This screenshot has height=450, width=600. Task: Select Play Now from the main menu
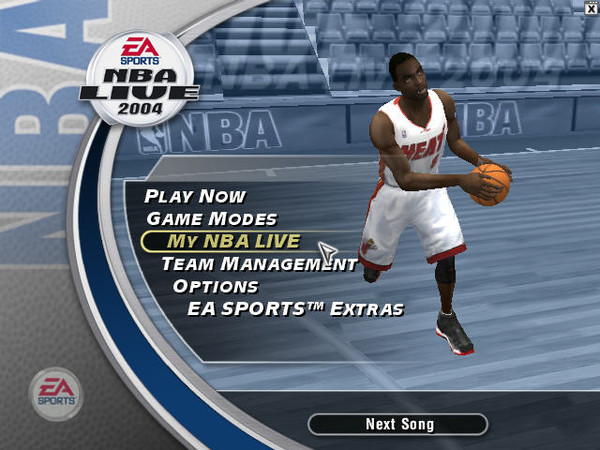195,196
